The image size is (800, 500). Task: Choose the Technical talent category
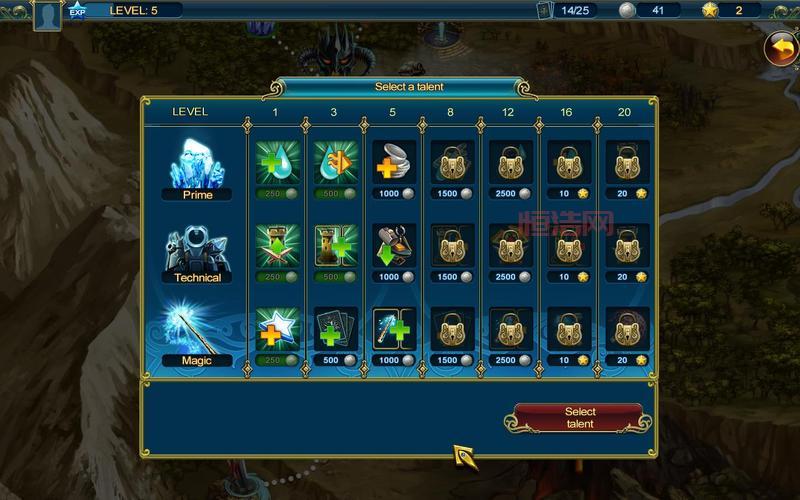tap(197, 250)
